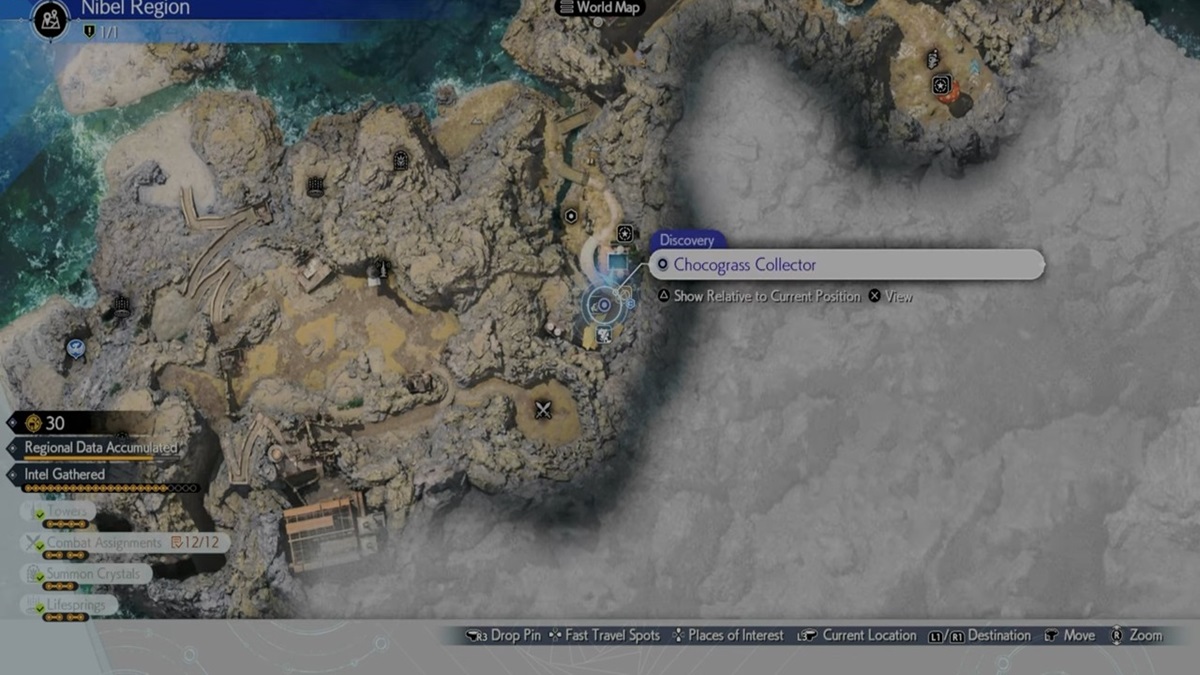Select the Towers intel entry
Image resolution: width=1200 pixels, height=675 pixels.
(x=67, y=512)
